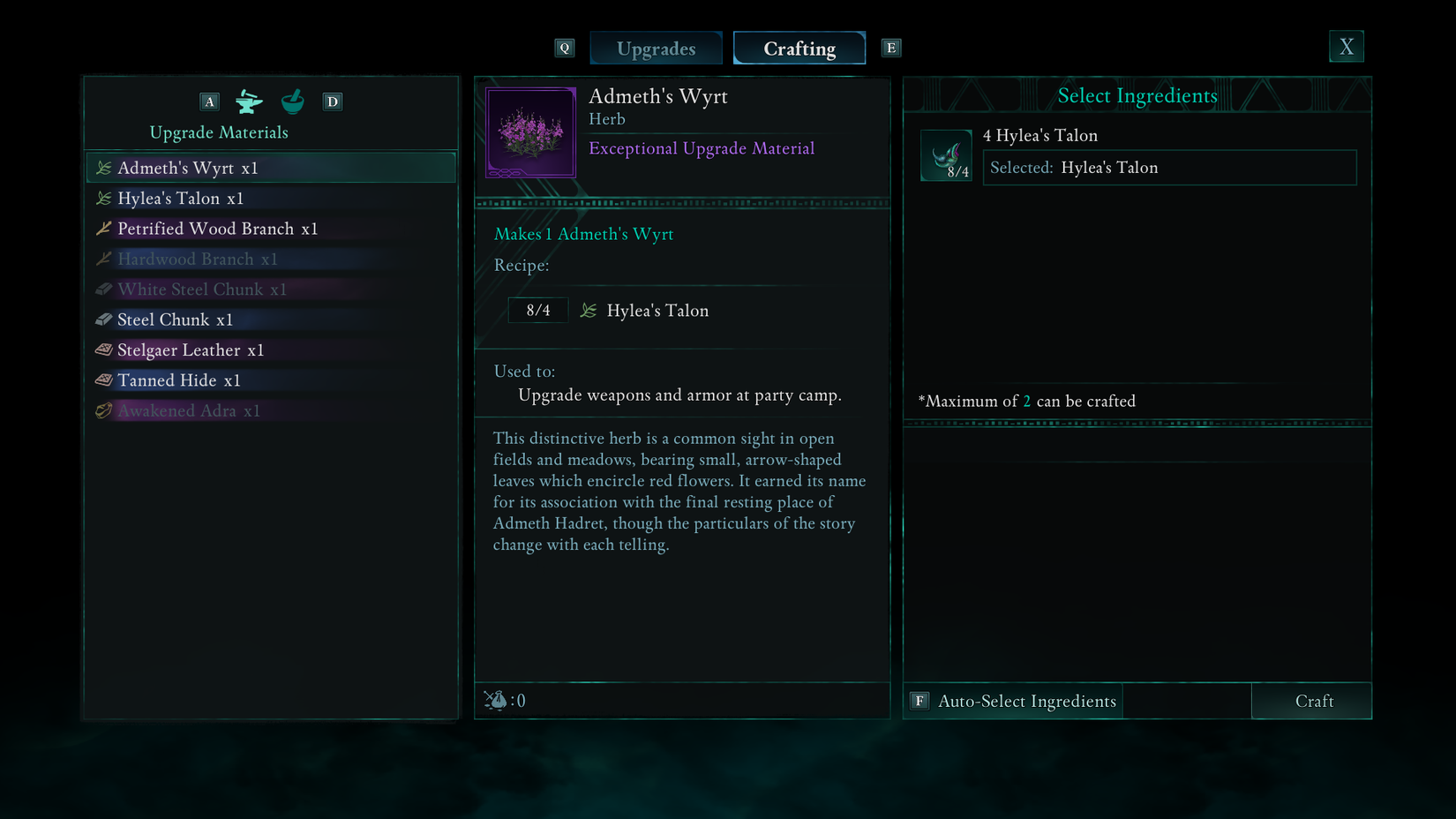Close the crafting window with X
The image size is (1456, 819).
click(x=1346, y=46)
